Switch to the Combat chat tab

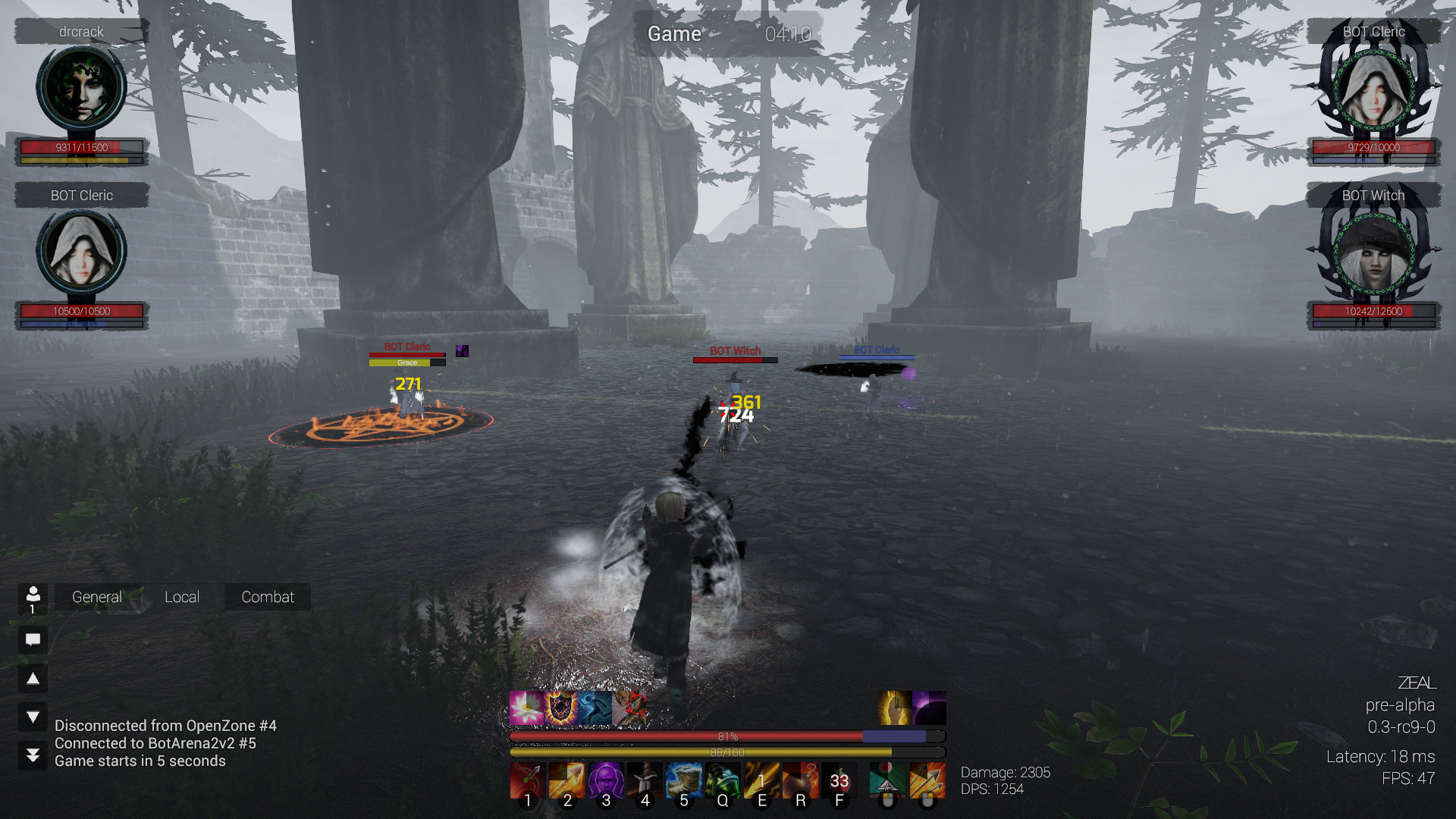(x=267, y=597)
